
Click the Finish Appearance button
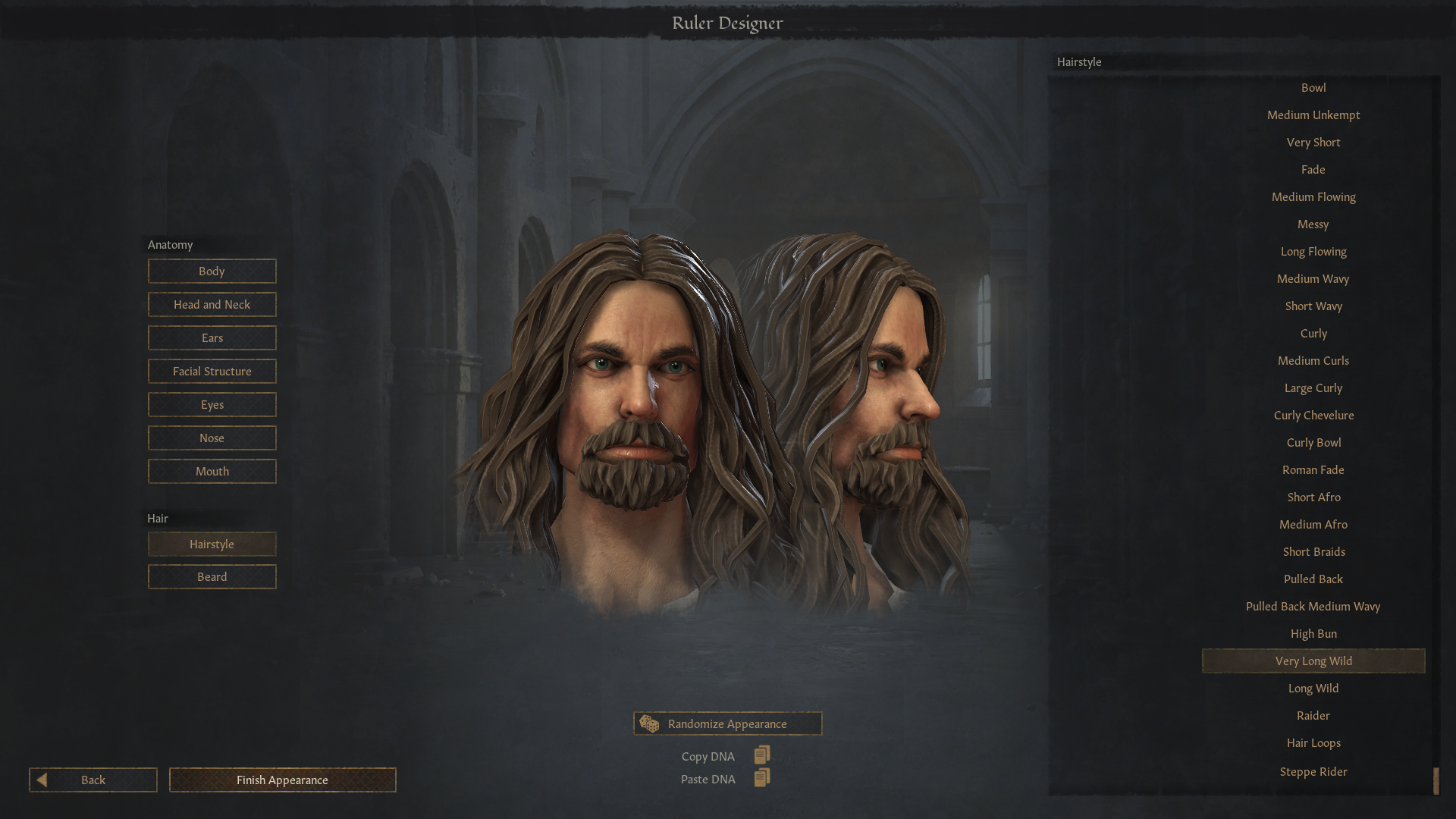coord(282,780)
